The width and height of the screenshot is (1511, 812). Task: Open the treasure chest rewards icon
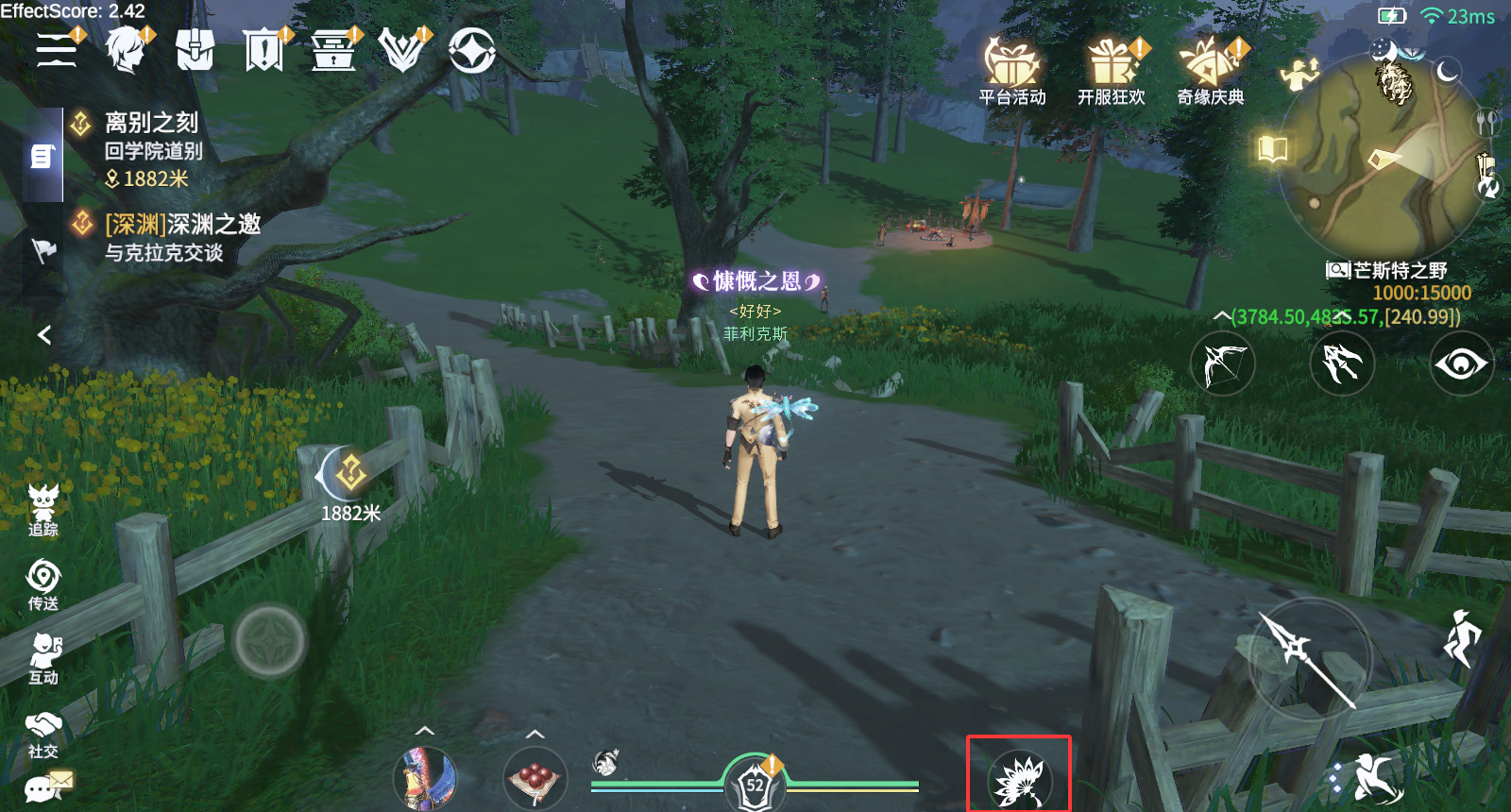click(332, 52)
